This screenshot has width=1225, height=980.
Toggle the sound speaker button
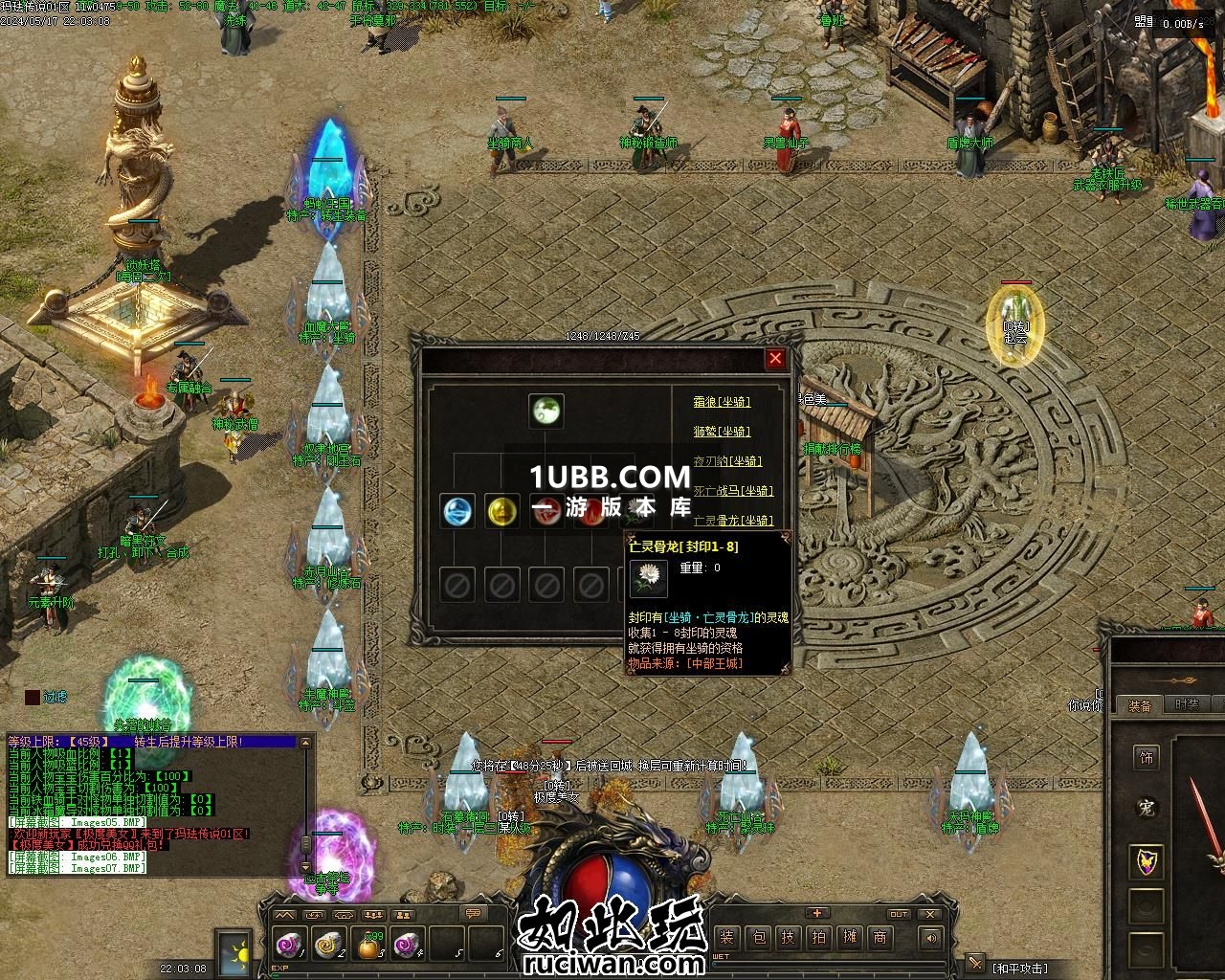pyautogui.click(x=931, y=939)
